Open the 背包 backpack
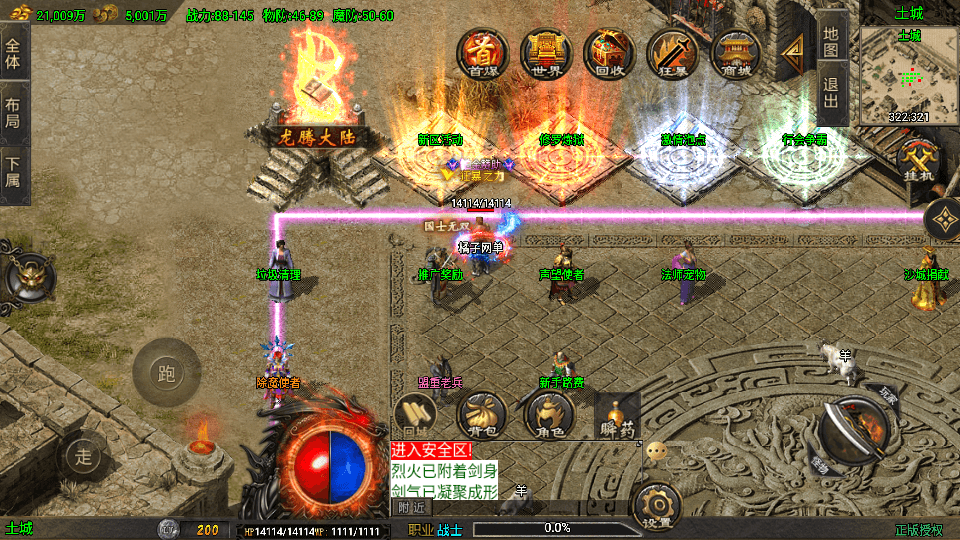 (x=481, y=416)
